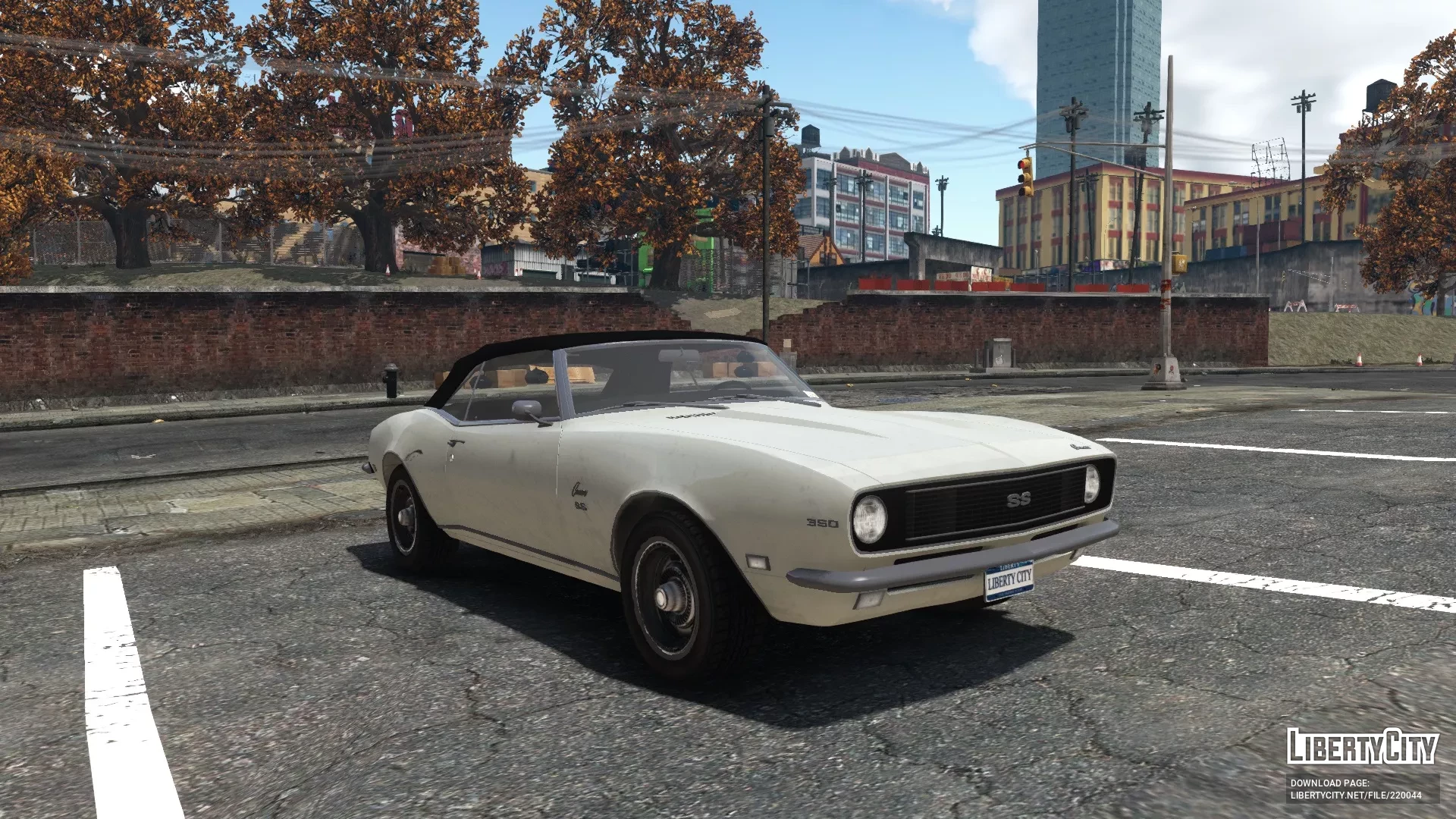1456x819 pixels.
Task: Open the libertycity.net download page link
Action: point(1355,795)
